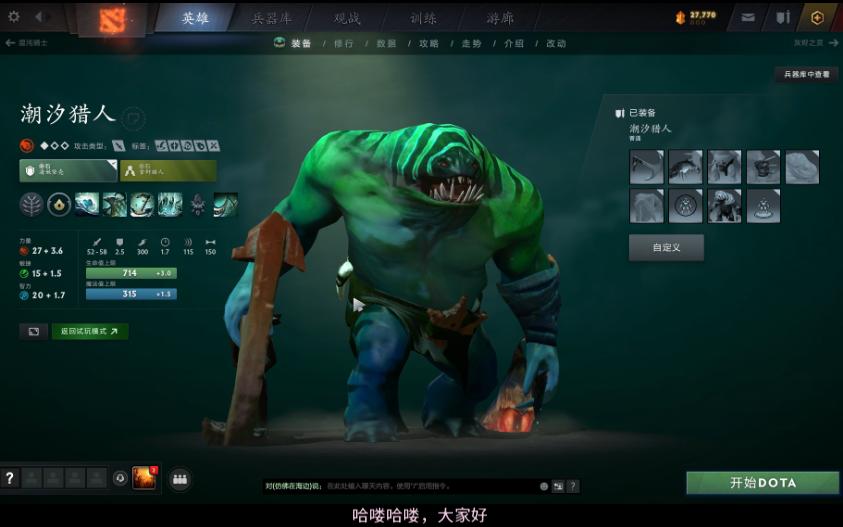The width and height of the screenshot is (843, 527).
Task: Open the 观战 tab
Action: [347, 18]
